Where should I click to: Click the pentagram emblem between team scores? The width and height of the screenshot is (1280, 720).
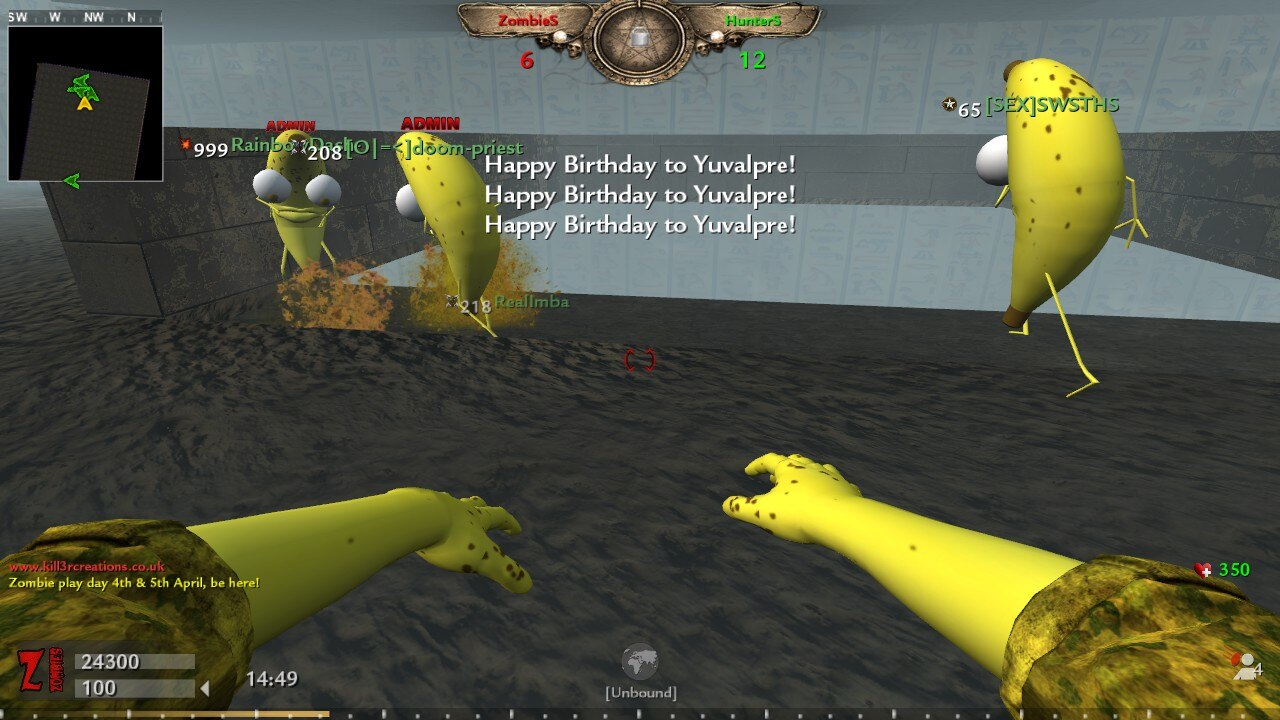(x=639, y=41)
